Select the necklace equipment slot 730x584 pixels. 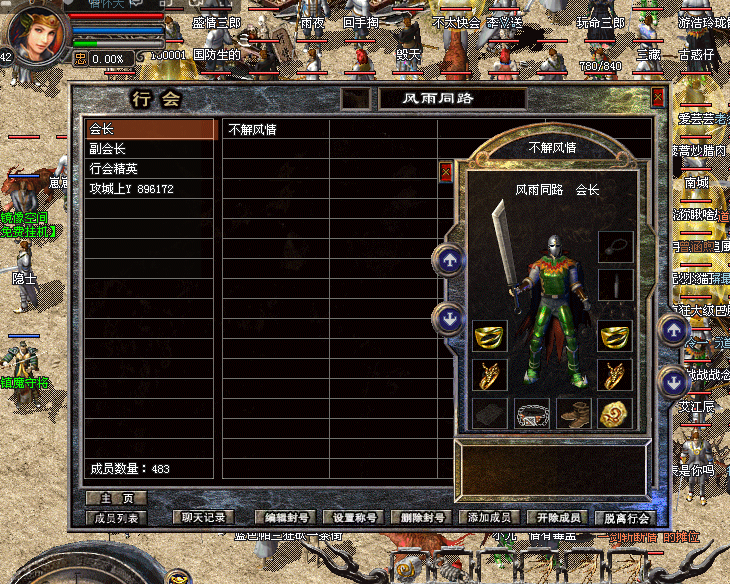point(615,246)
